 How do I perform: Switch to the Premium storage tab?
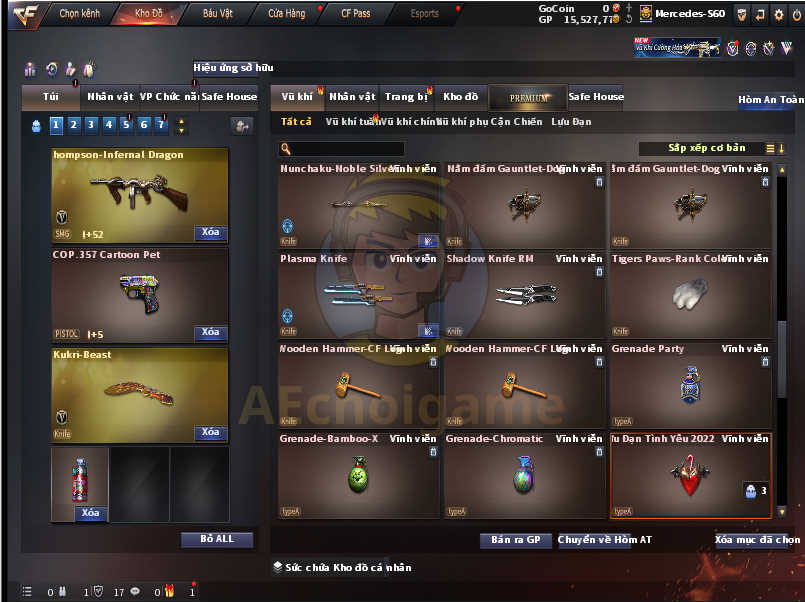(x=528, y=98)
